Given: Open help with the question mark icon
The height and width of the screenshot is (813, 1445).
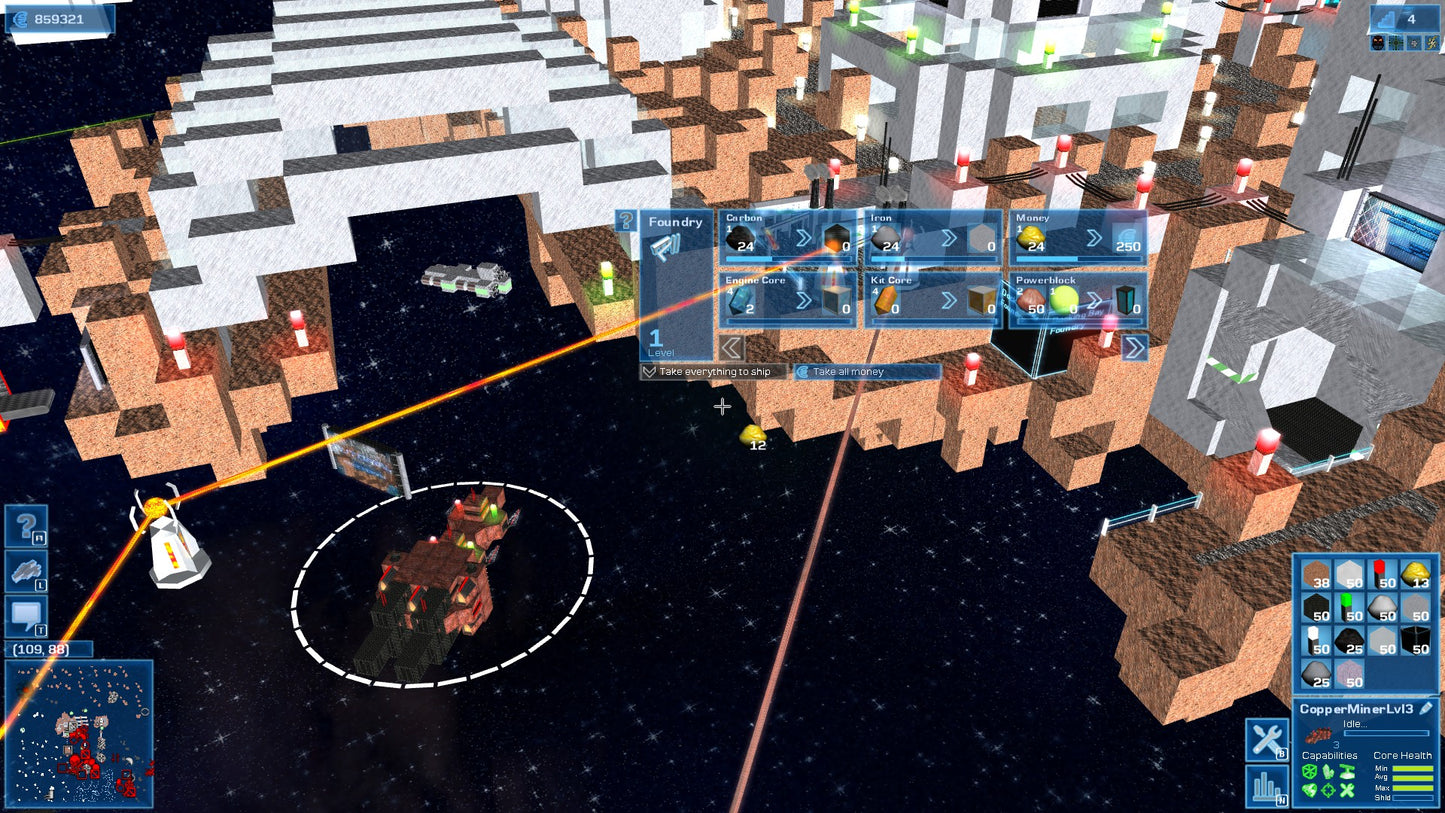Looking at the screenshot, I should click(x=25, y=525).
